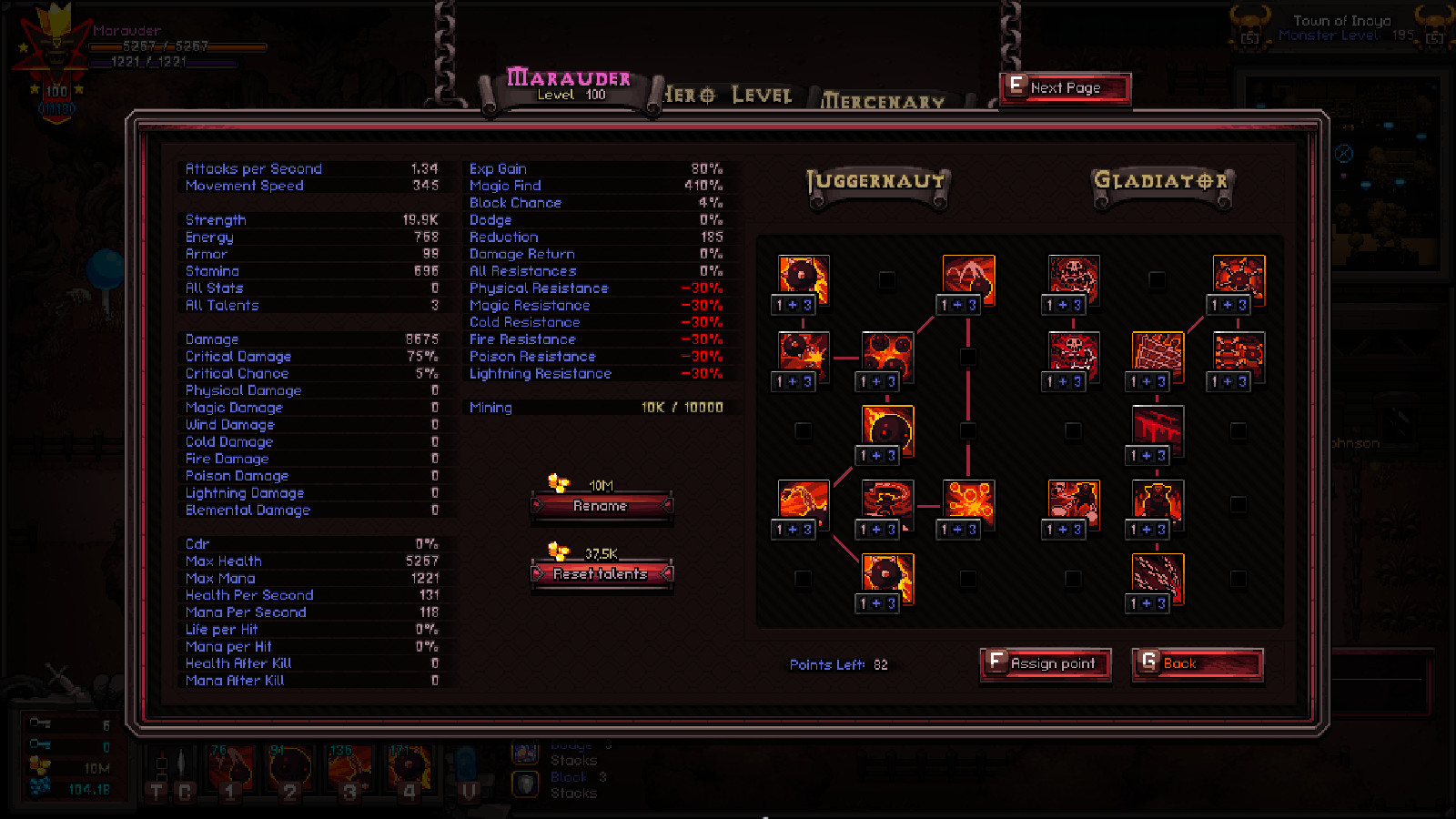Click the Assign point button
The width and height of the screenshot is (1456, 819).
point(1045,664)
